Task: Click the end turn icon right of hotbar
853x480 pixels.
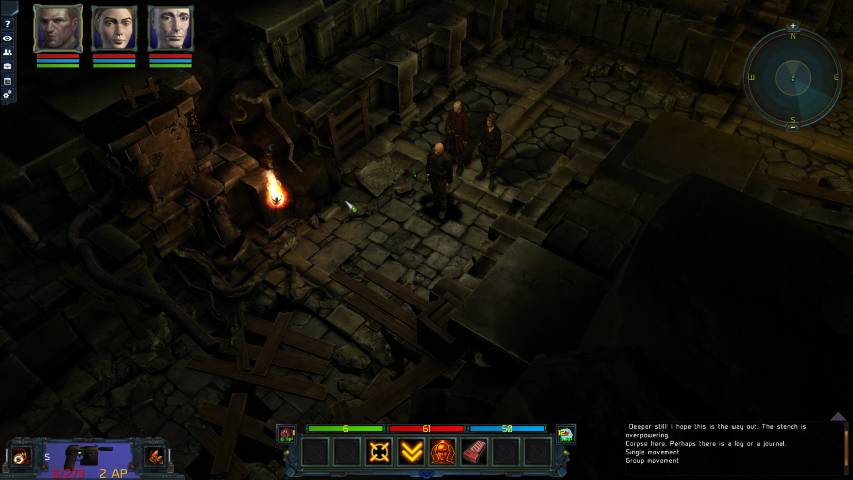Action: tap(566, 433)
